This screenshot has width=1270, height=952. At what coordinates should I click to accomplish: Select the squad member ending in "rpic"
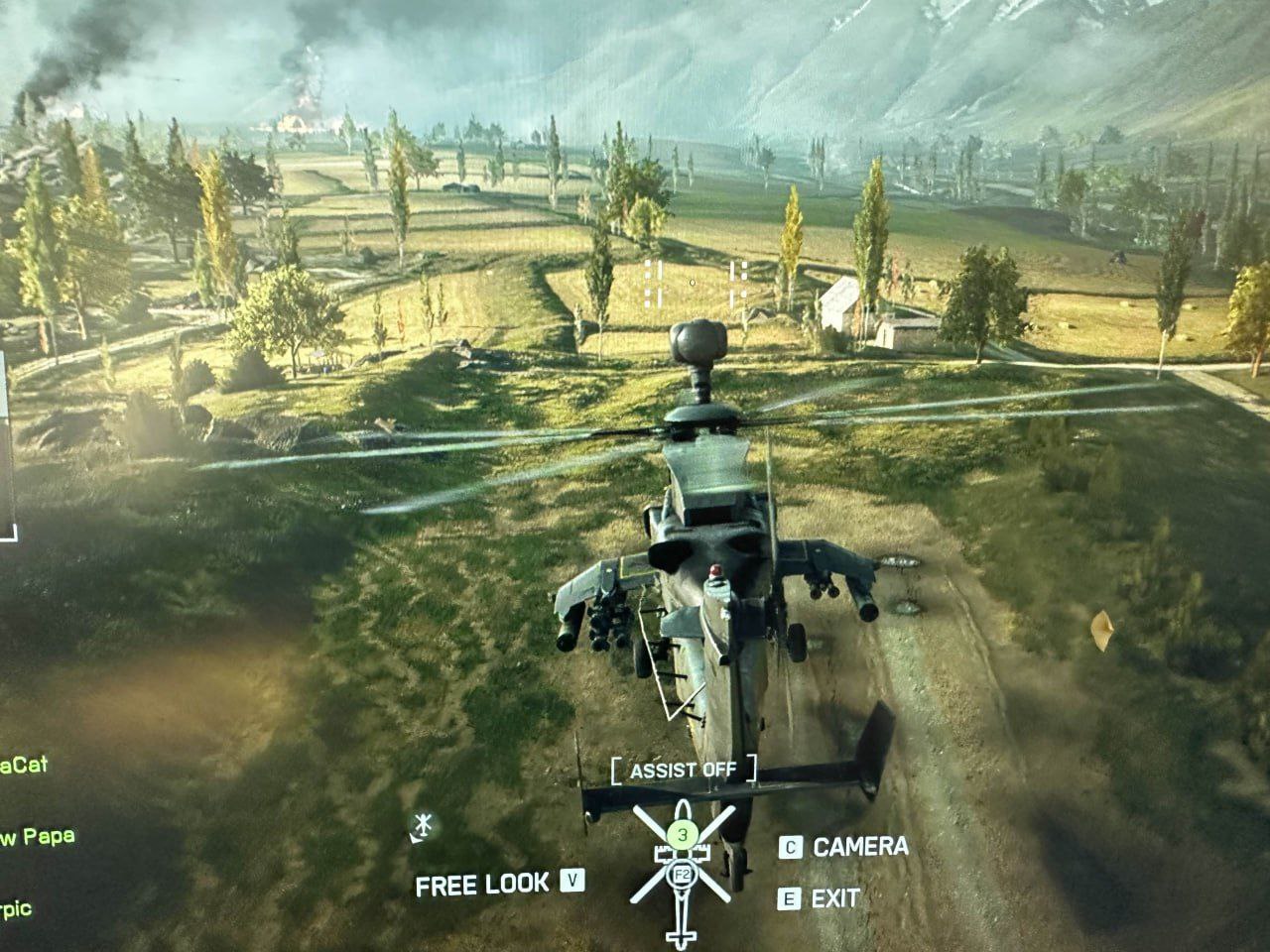click(x=17, y=909)
